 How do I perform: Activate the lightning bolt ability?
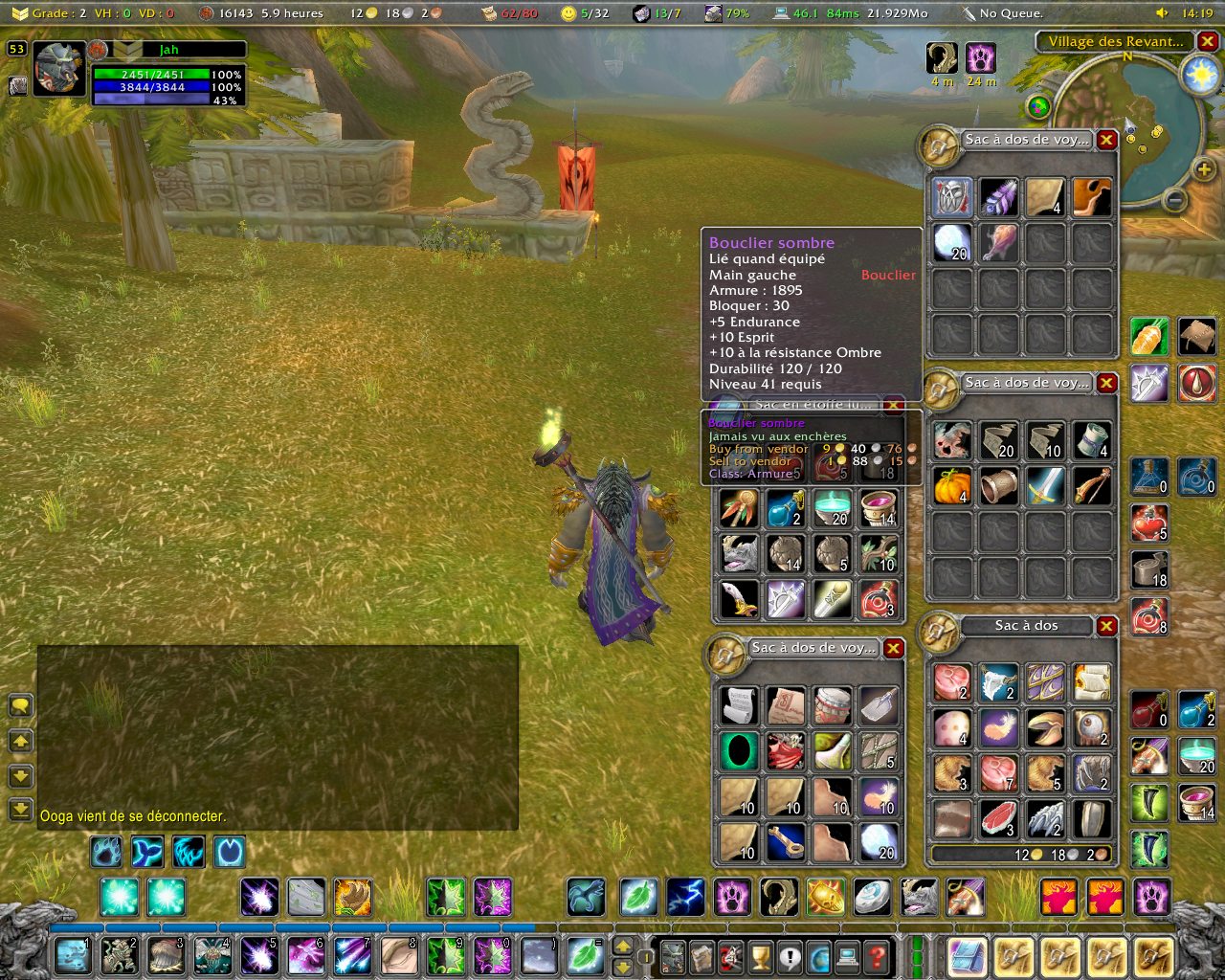(x=686, y=898)
